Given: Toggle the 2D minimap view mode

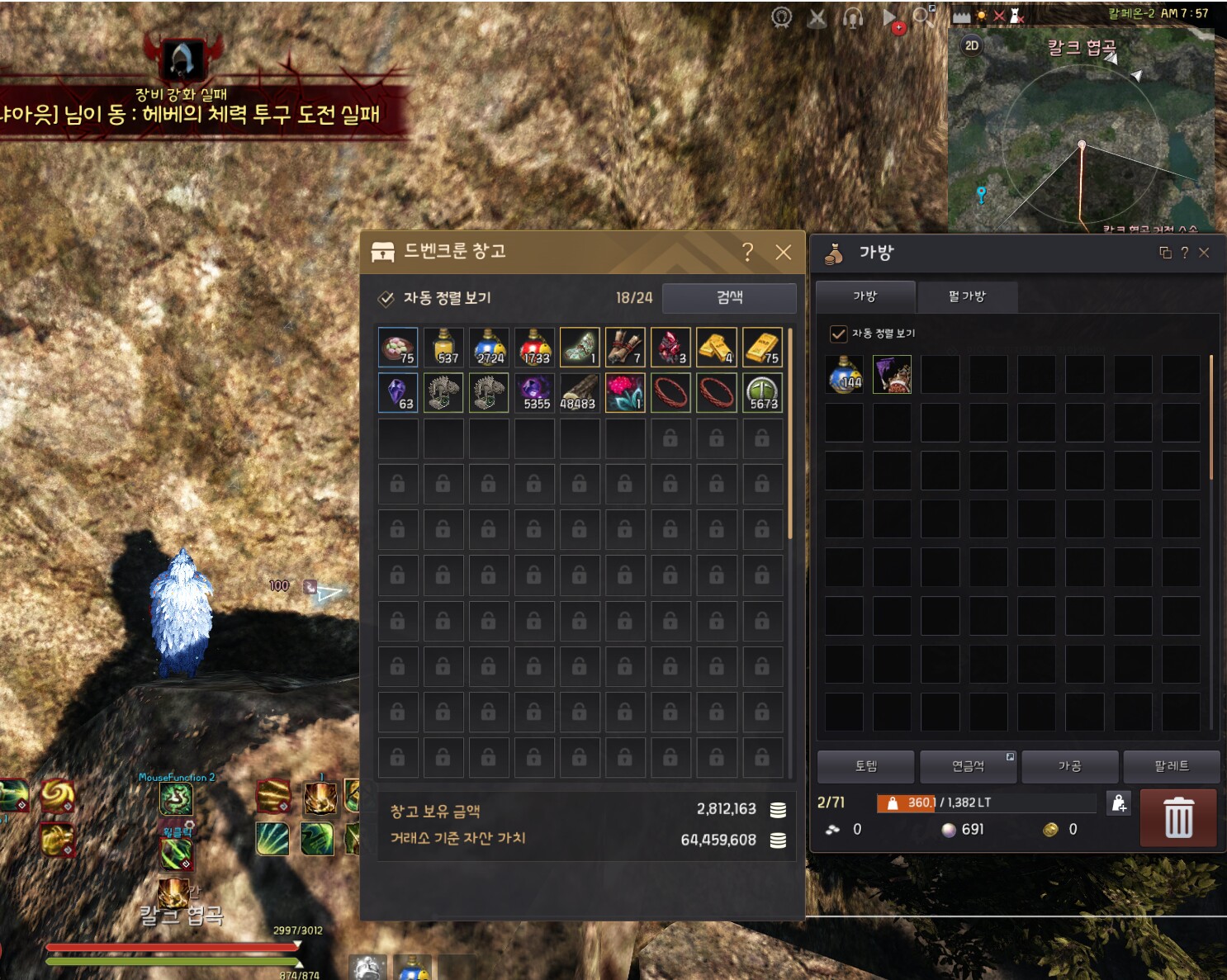Looking at the screenshot, I should pyautogui.click(x=971, y=47).
